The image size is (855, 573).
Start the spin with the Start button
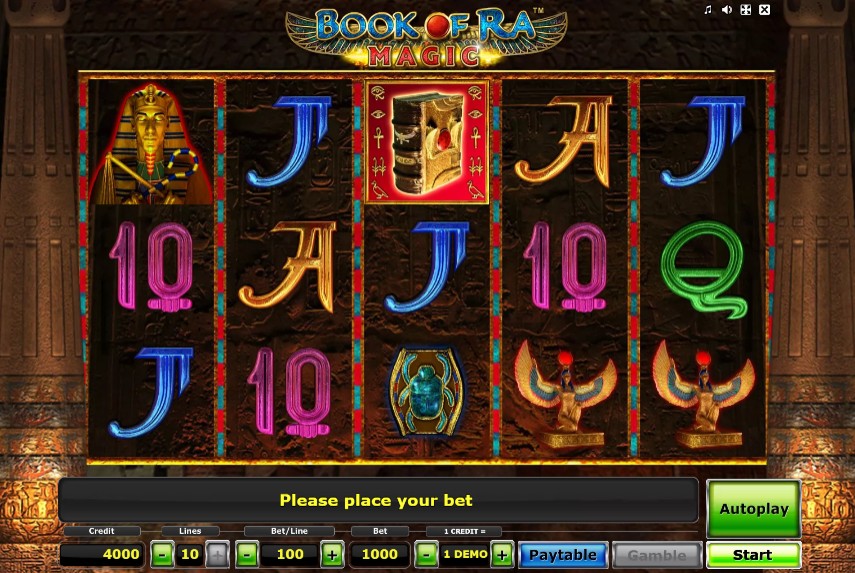753,555
